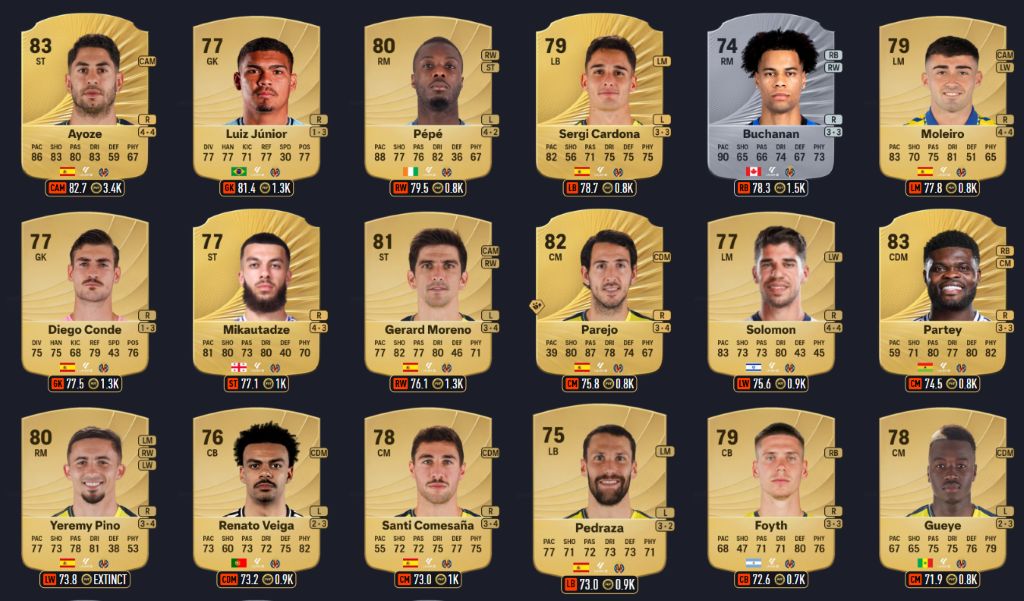
Task: Select the Ayoze player card
Action: (85, 98)
